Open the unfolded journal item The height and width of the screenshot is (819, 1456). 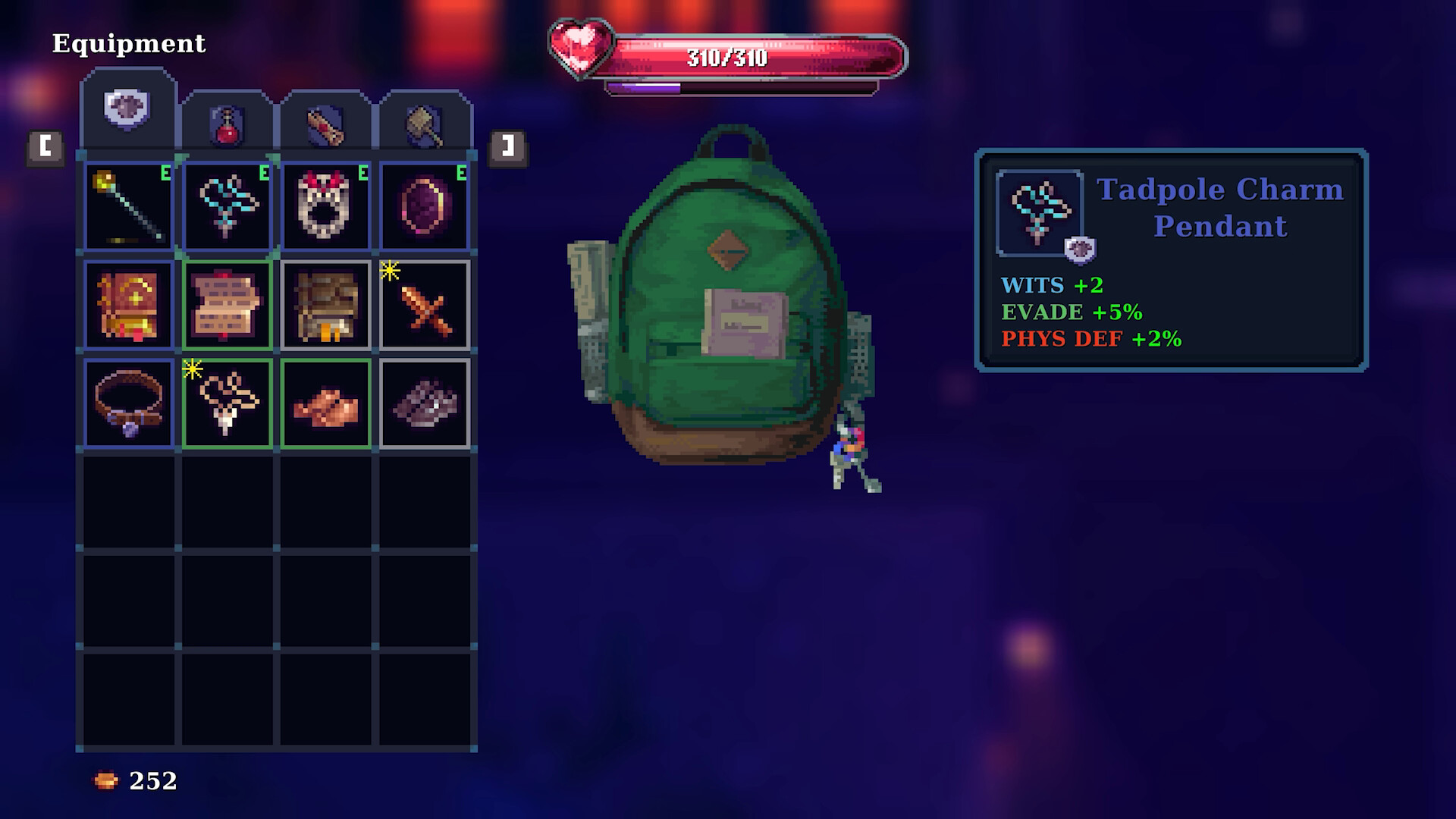click(x=227, y=305)
